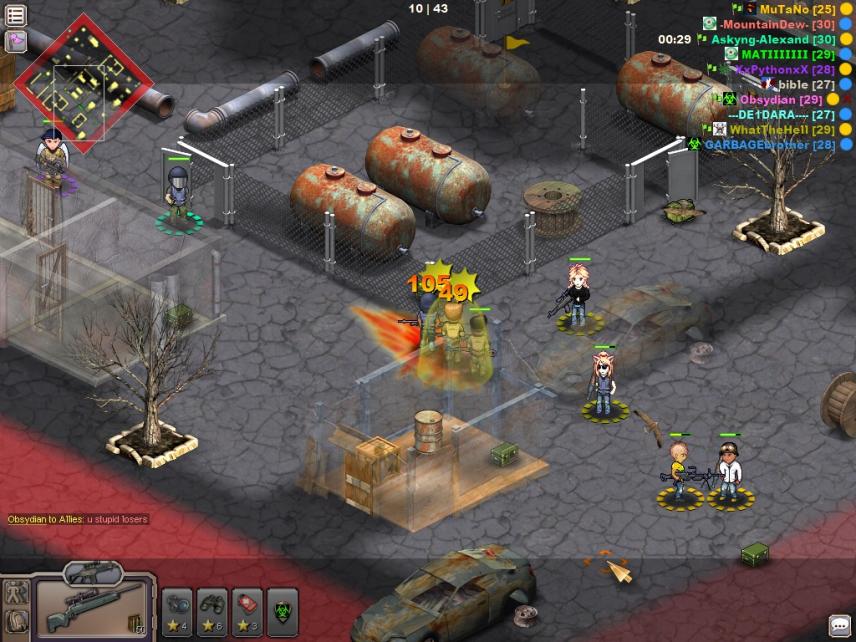Screen dimensions: 856x642
Task: Click the purple flag button
Action: coord(16,41)
